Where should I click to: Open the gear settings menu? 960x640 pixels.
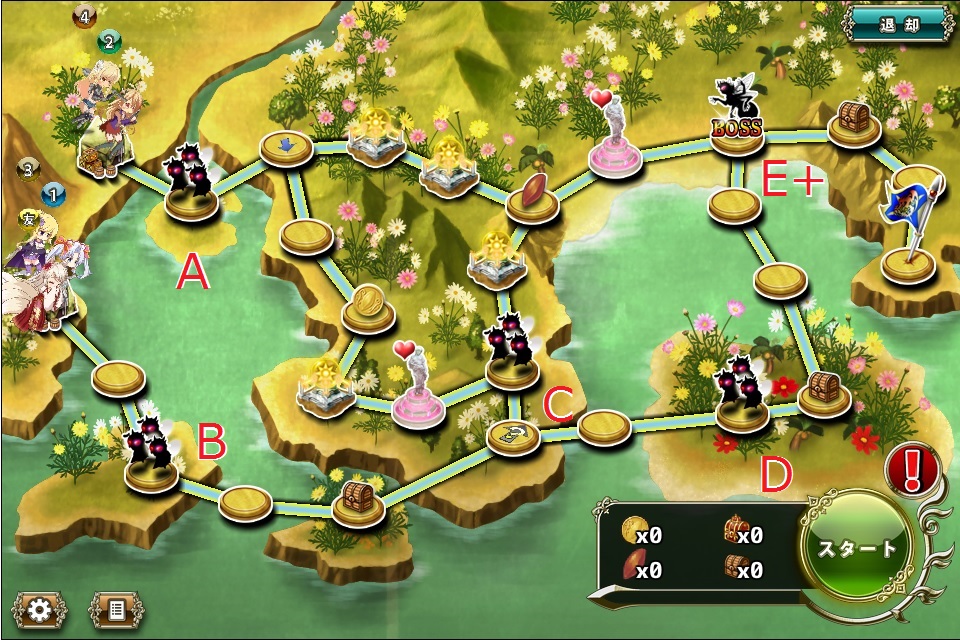pos(40,609)
